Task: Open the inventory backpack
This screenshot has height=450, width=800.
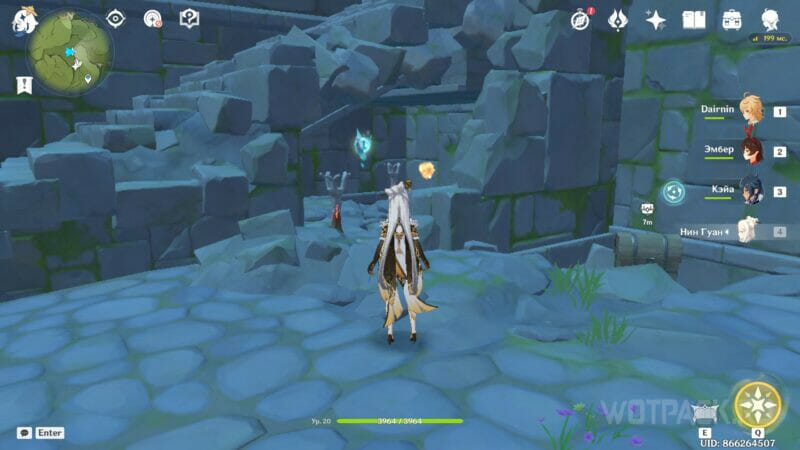Action: click(x=732, y=20)
